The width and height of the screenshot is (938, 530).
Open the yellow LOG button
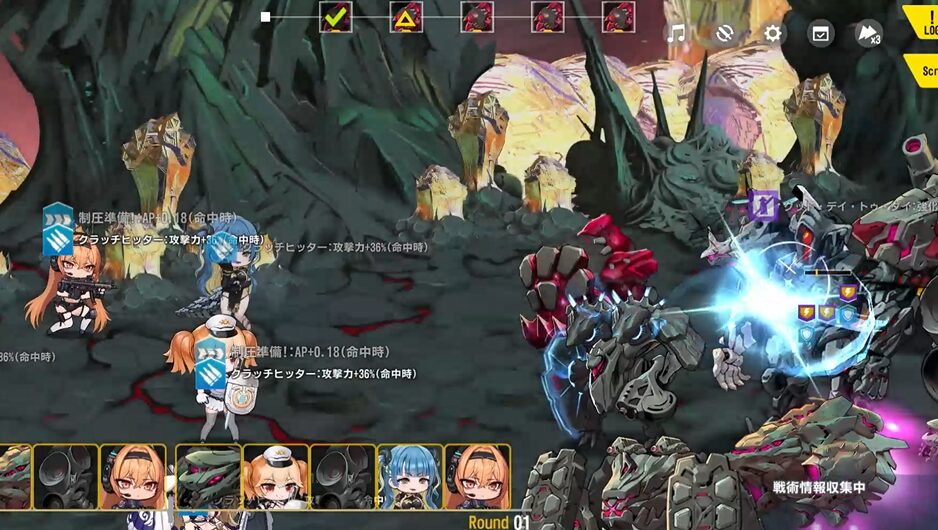tap(924, 24)
